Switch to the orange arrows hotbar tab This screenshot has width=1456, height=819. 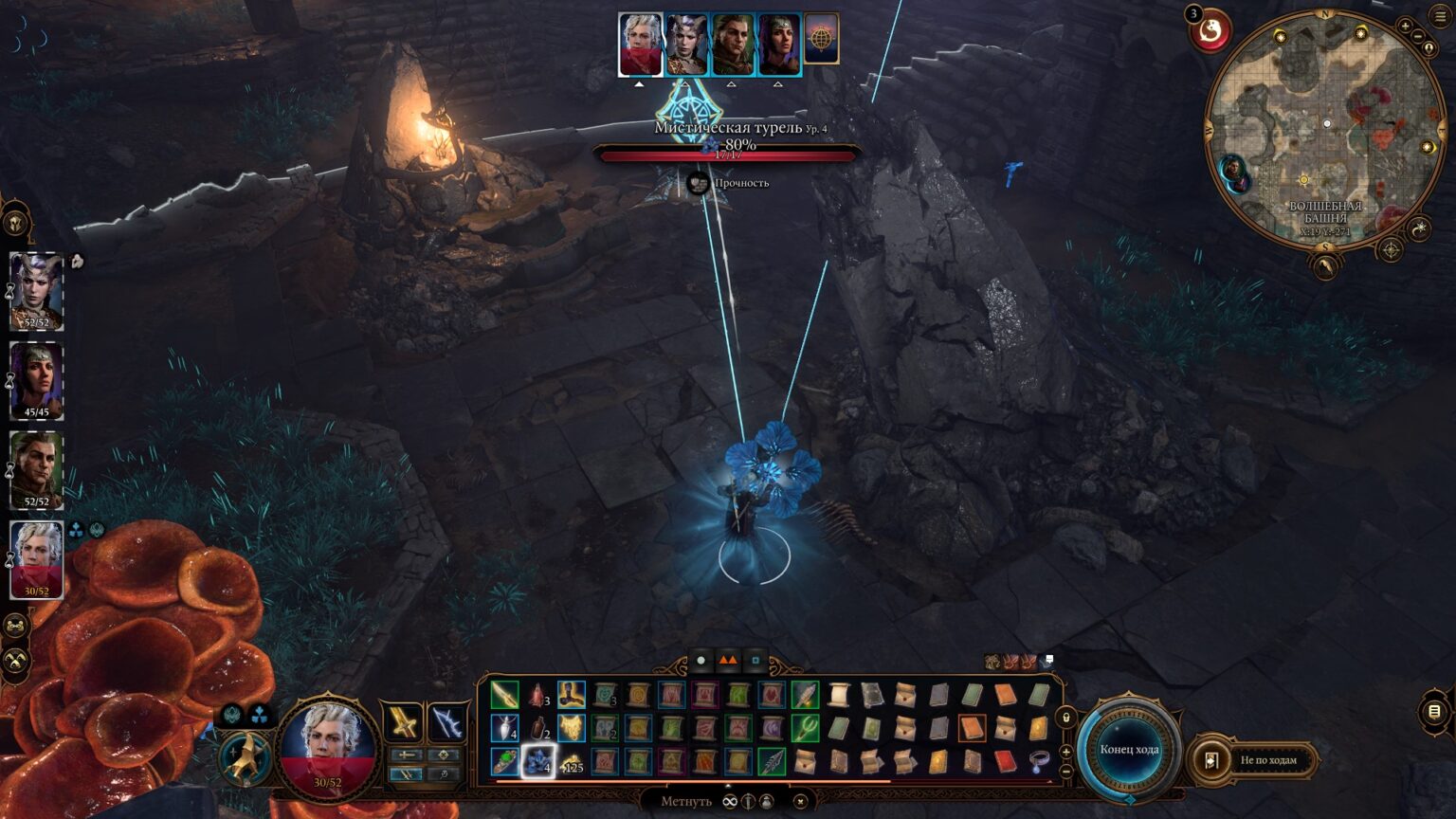[727, 661]
